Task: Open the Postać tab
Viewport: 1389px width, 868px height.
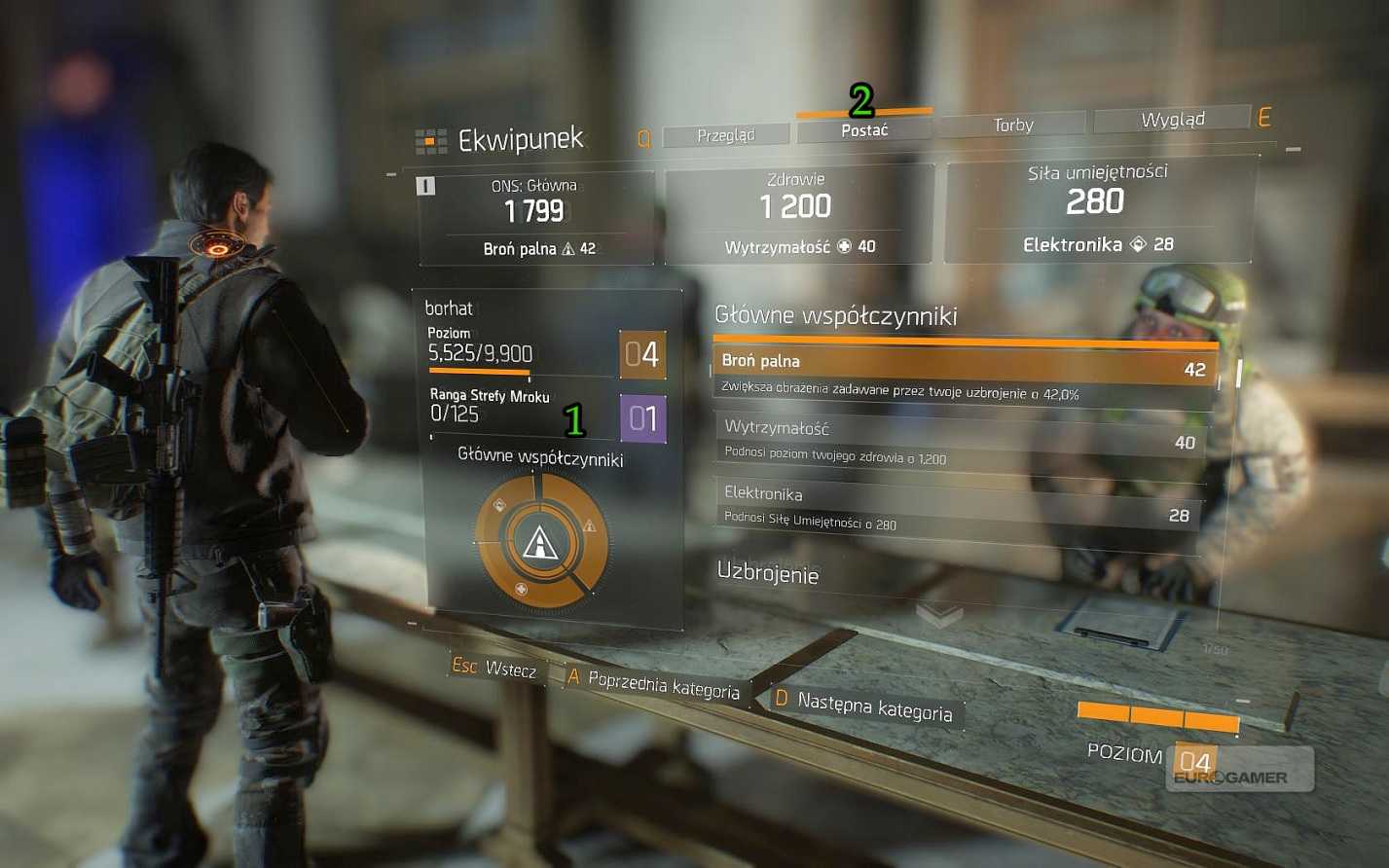Action: click(x=863, y=130)
